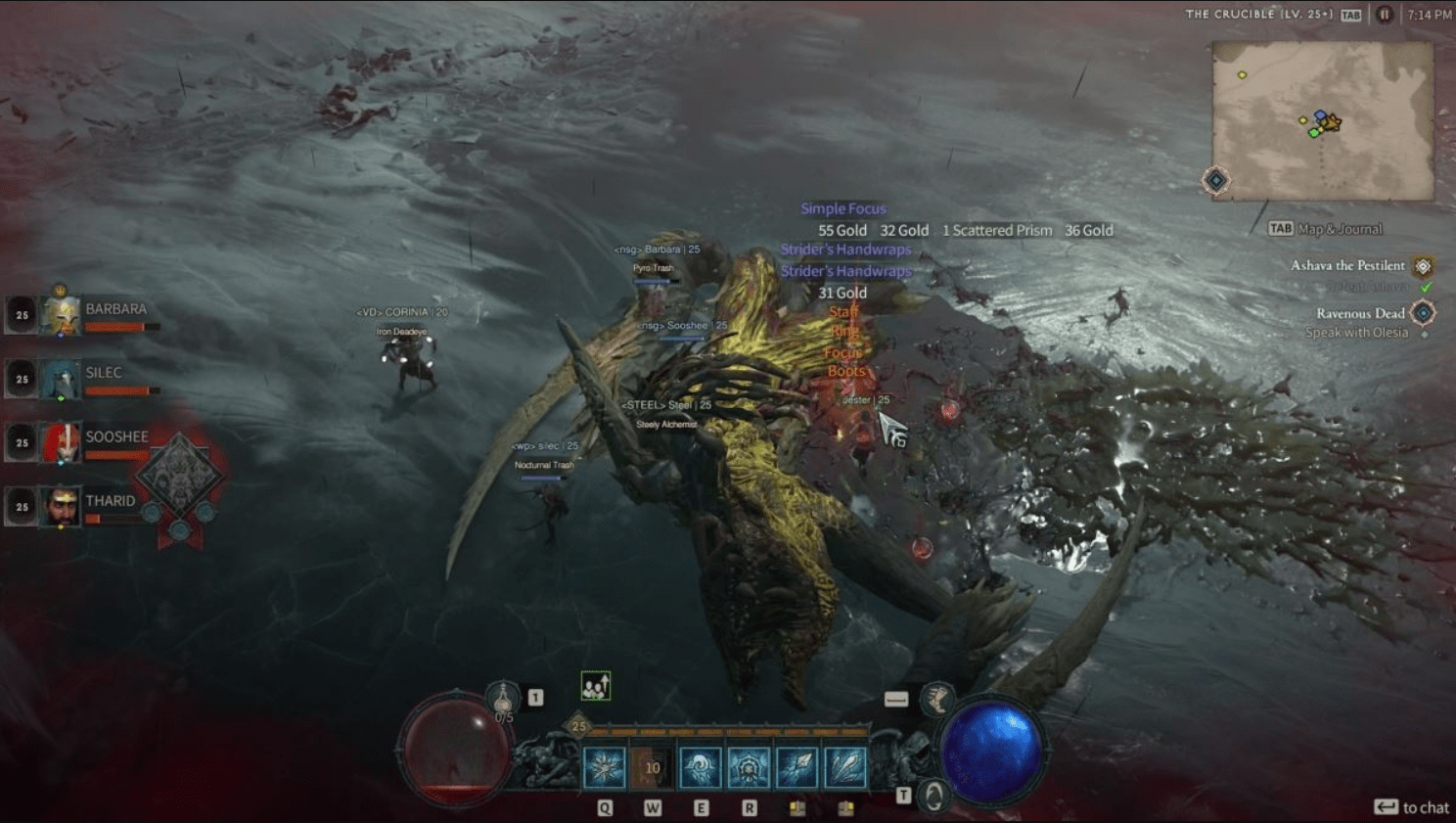The image size is (1456, 823).
Task: Select Tharid's party portrait
Action: 62,507
